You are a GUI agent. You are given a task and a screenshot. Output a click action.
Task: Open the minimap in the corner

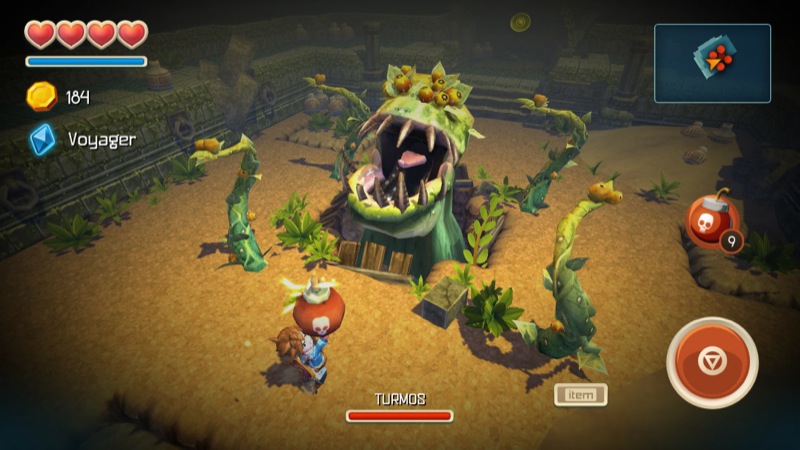(712, 63)
